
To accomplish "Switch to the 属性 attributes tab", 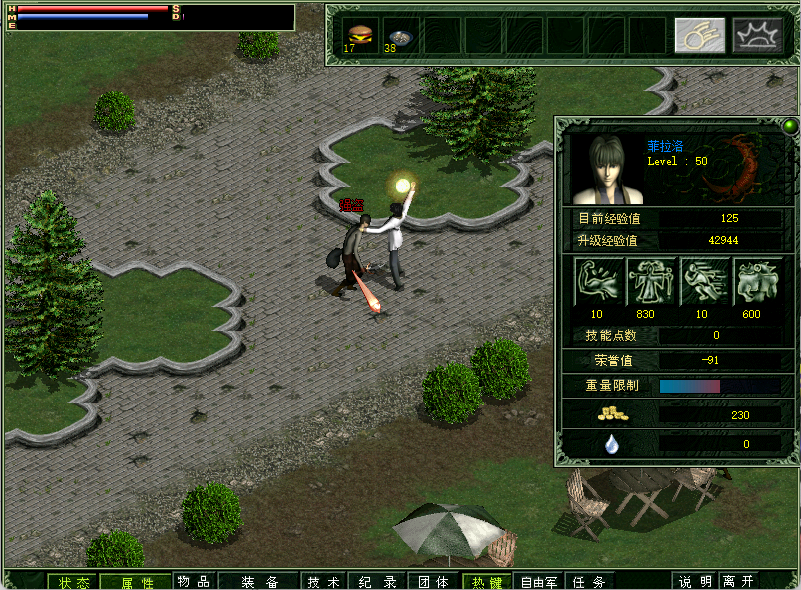I will click(137, 582).
